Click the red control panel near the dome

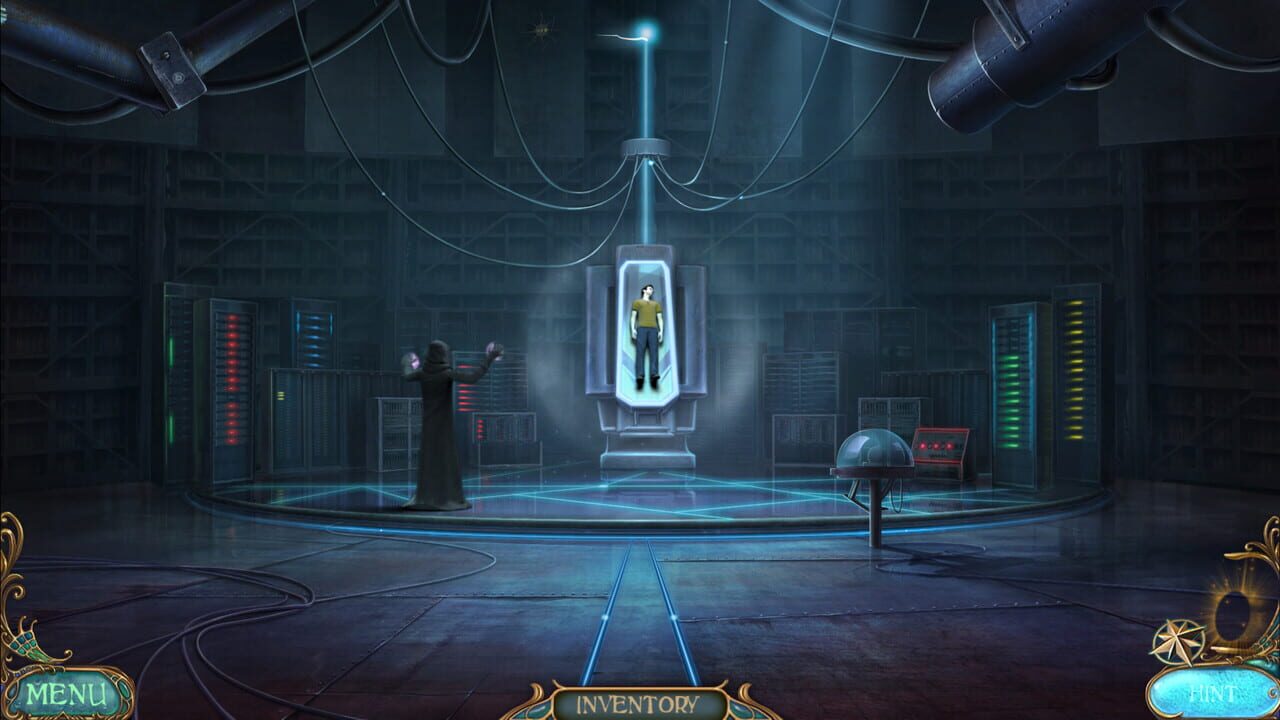point(938,443)
